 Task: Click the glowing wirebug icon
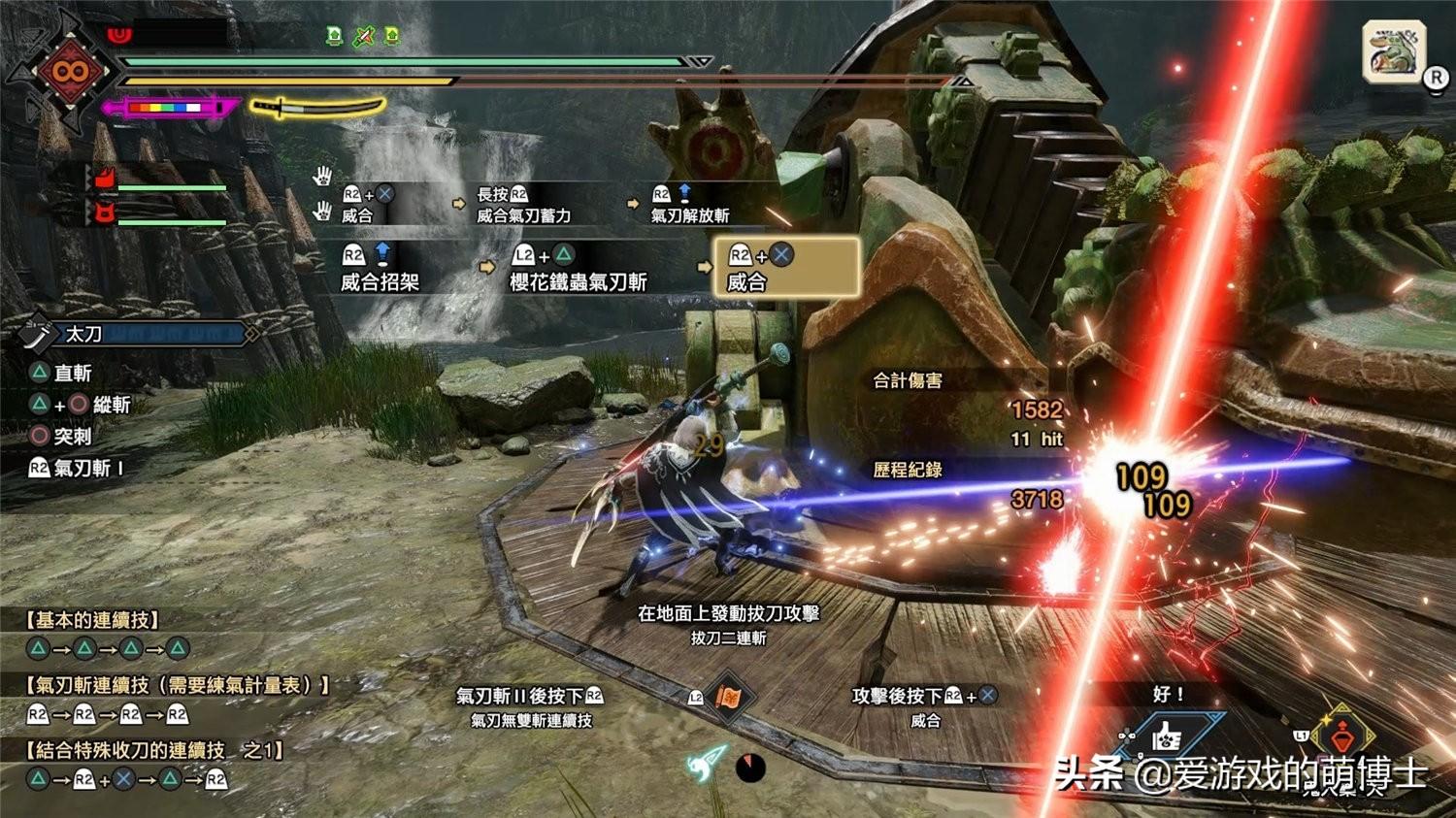pyautogui.click(x=707, y=764)
